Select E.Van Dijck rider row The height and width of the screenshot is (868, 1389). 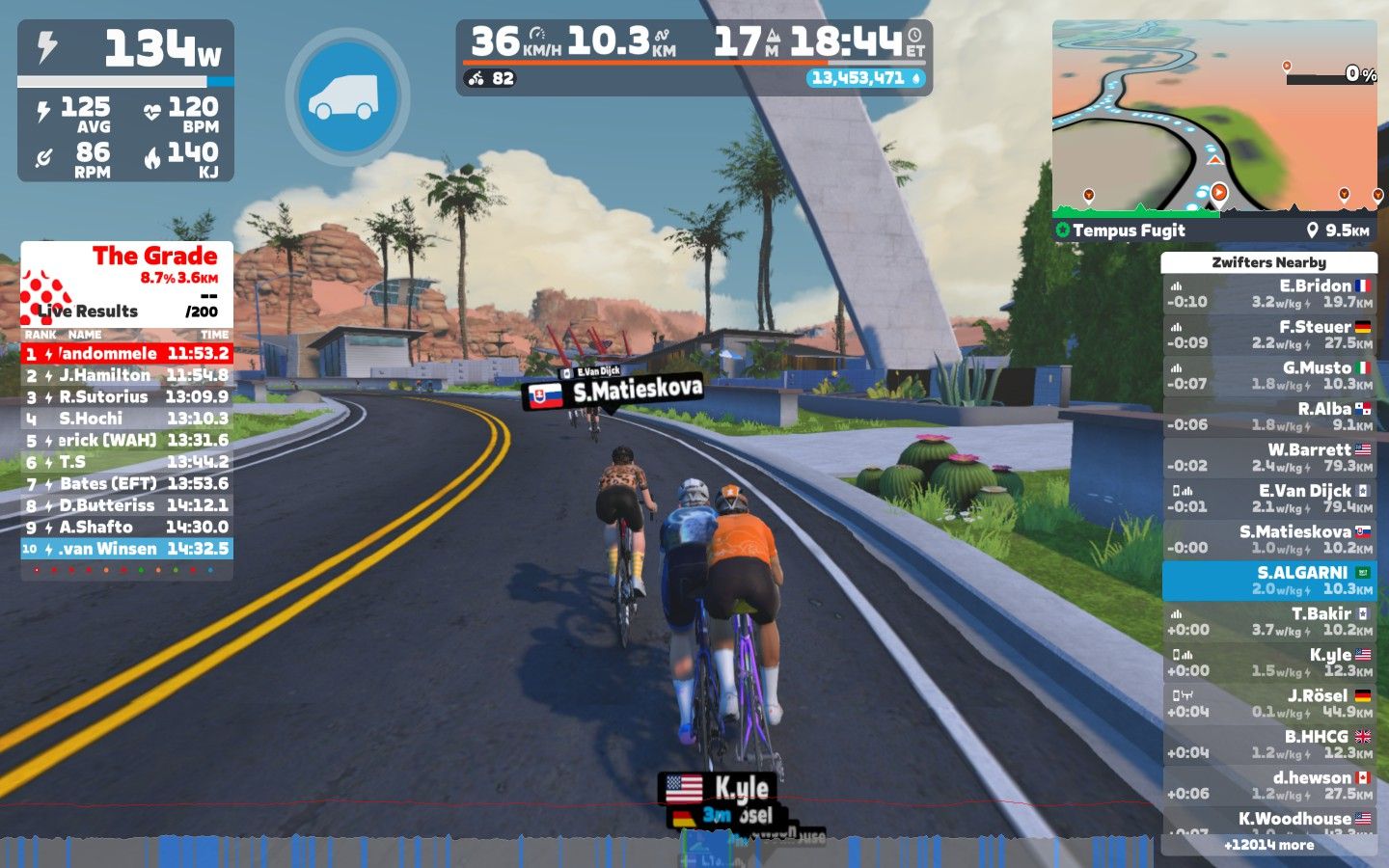pyautogui.click(x=1268, y=499)
